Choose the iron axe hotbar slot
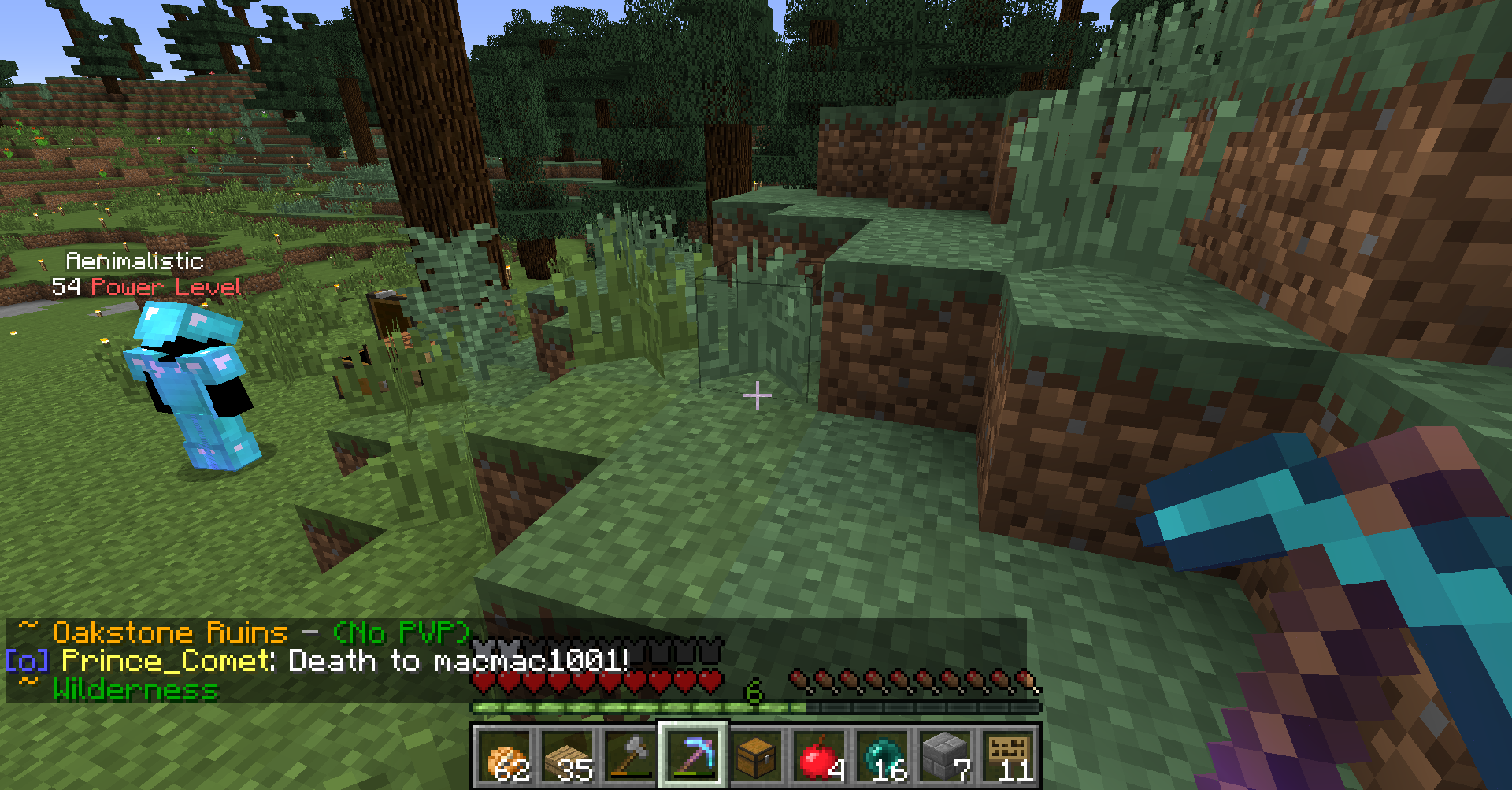The width and height of the screenshot is (1512, 790). click(x=631, y=756)
